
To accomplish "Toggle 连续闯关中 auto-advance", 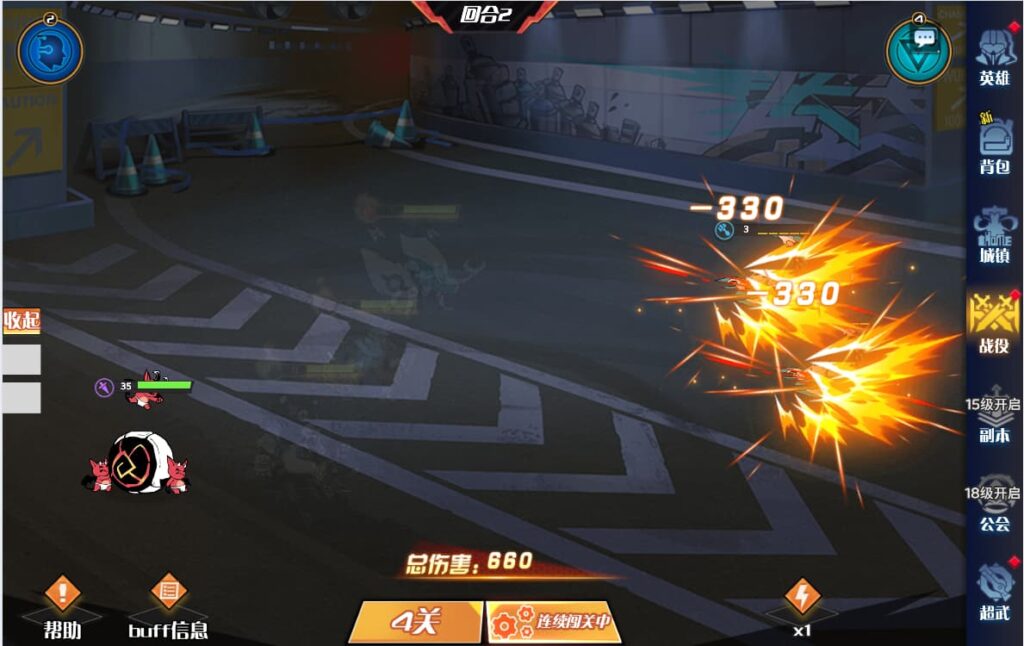I will 553,622.
